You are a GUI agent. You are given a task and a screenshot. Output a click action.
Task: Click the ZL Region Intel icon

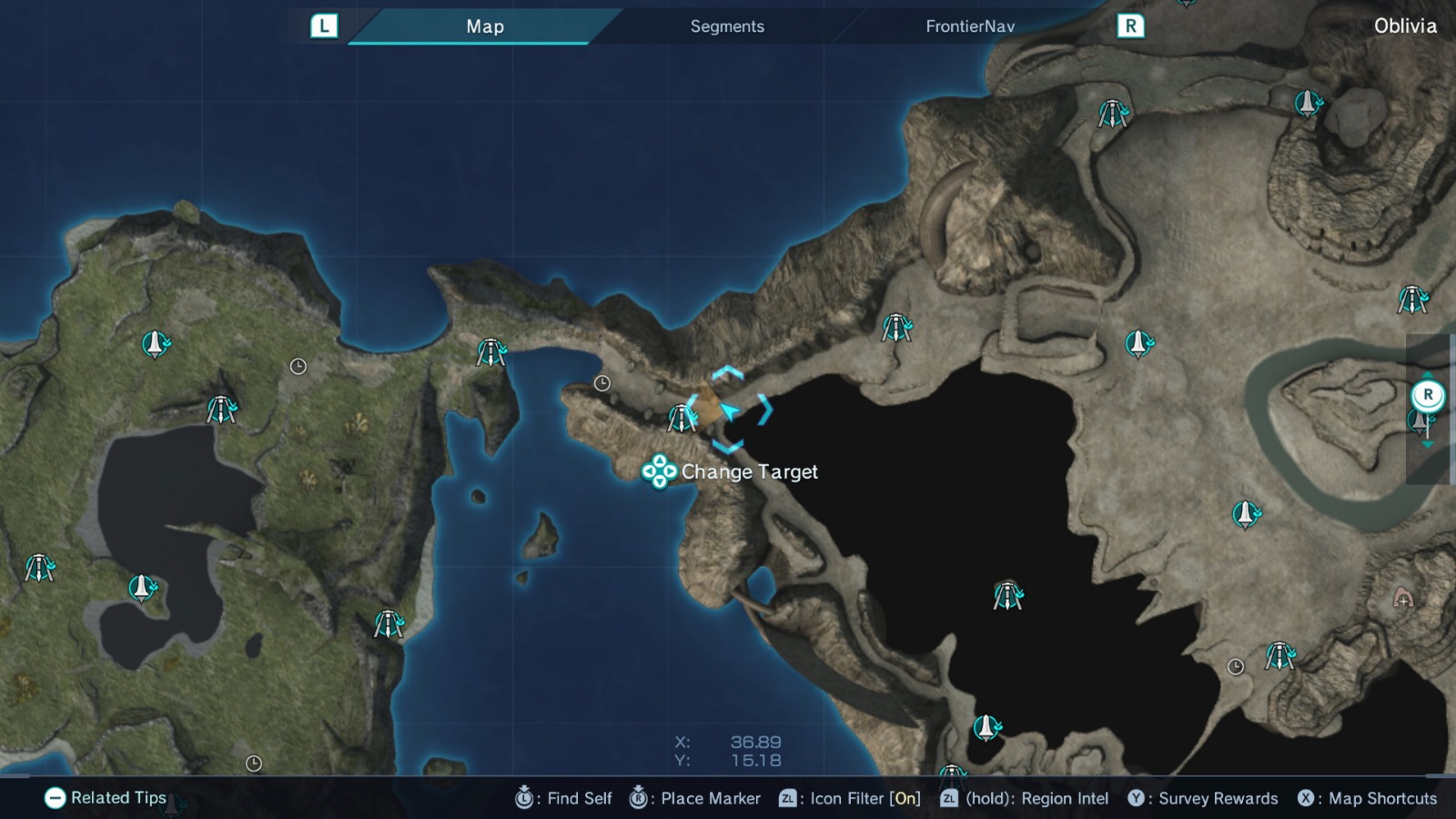(950, 798)
